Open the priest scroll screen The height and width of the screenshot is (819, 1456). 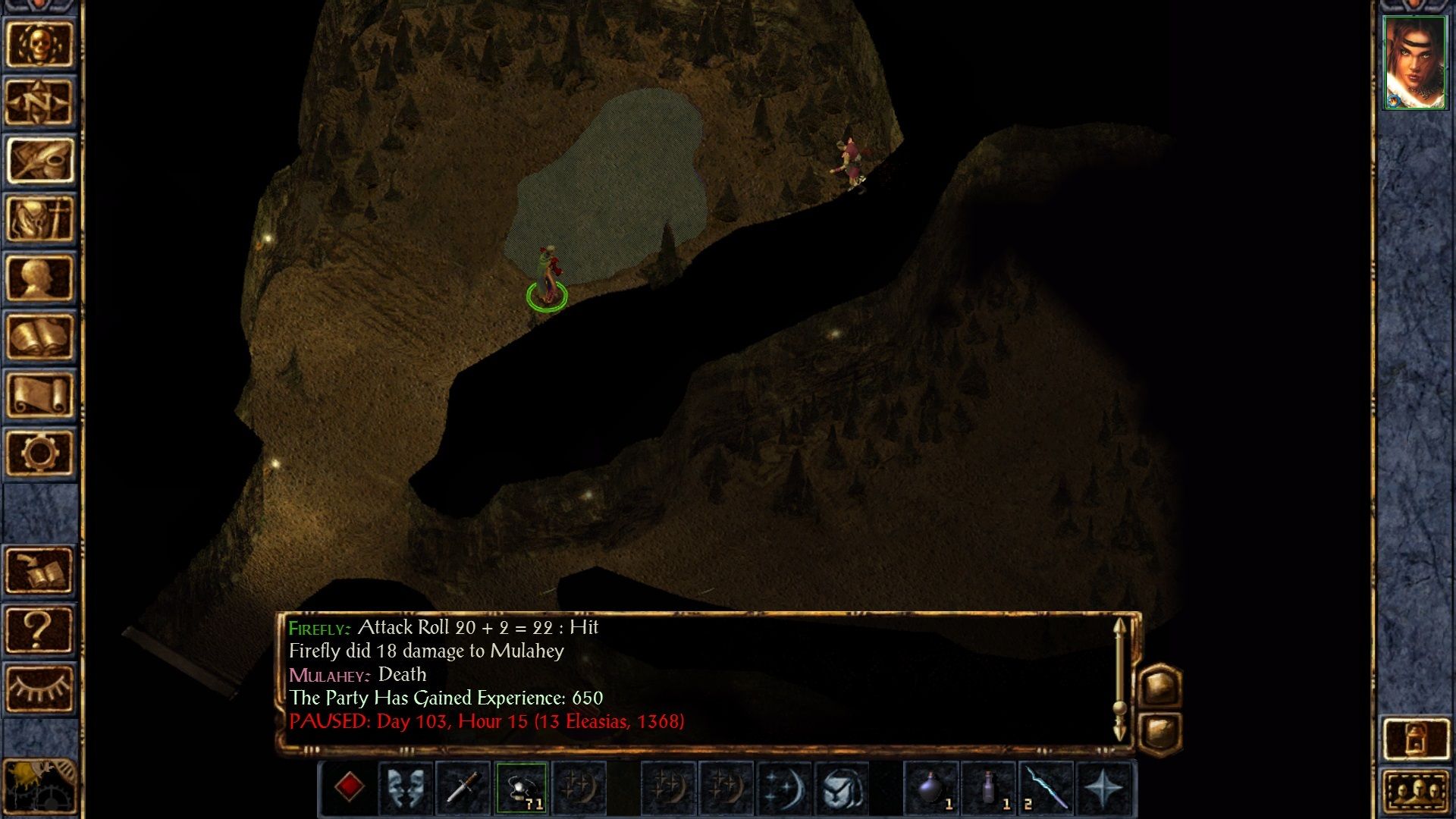(x=39, y=394)
